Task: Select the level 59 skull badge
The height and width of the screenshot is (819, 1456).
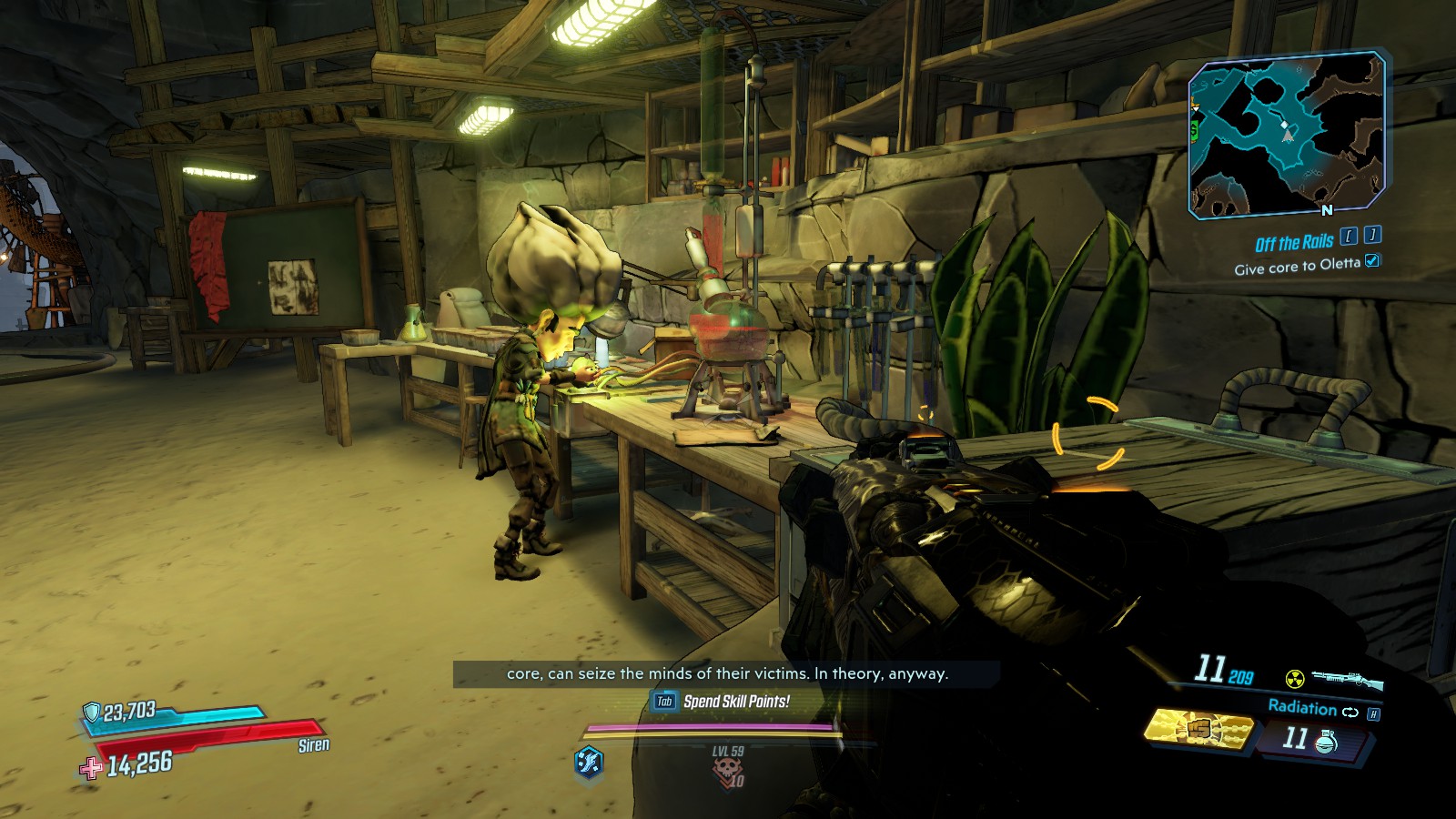Action: pos(727,769)
